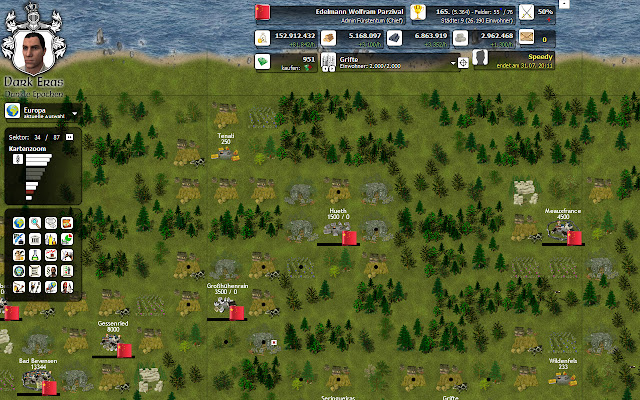Open the Europa map selection dropdown

(x=75, y=113)
